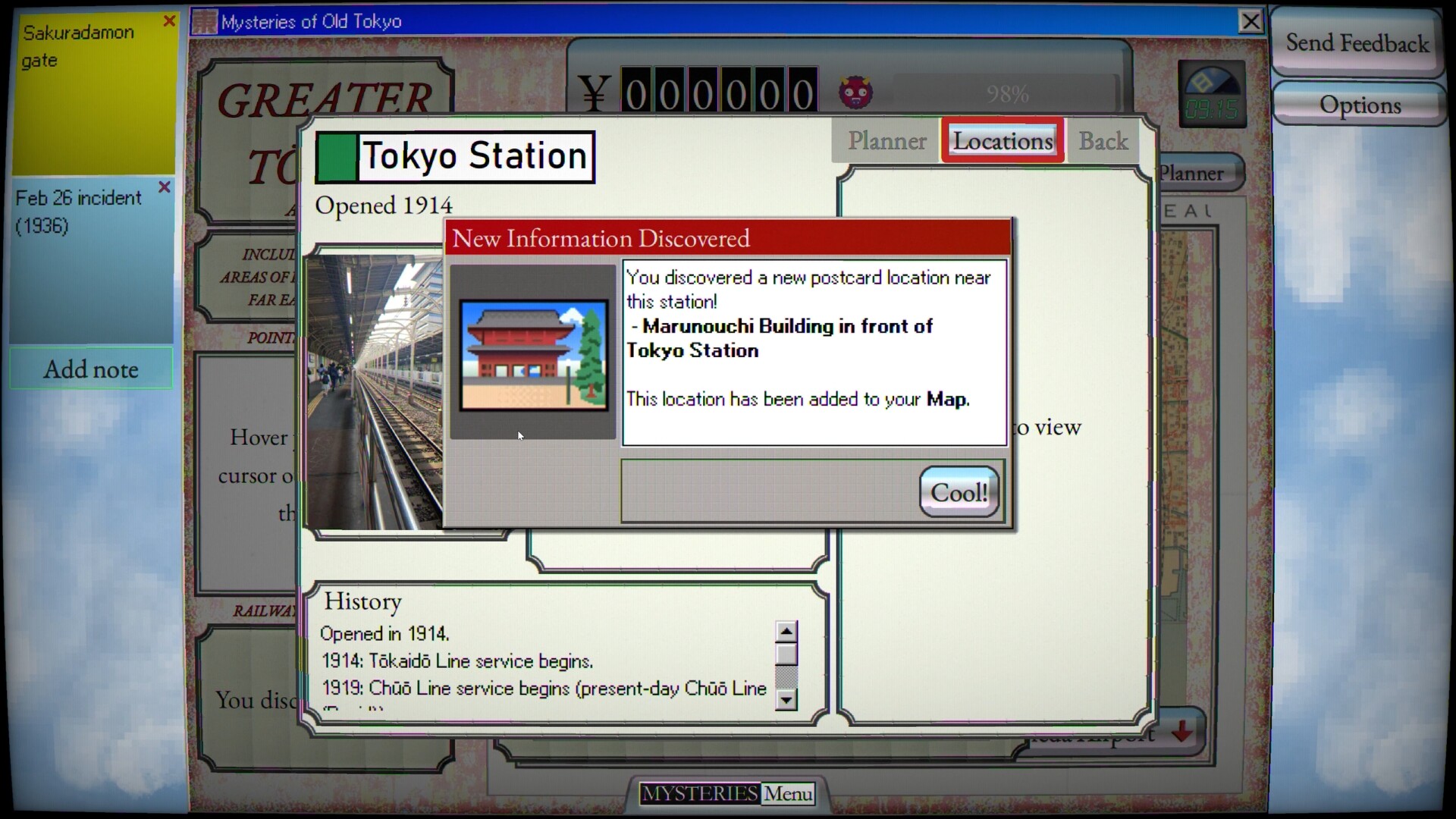1456x819 pixels.
Task: Click Add note under the sticky notes
Action: [91, 369]
